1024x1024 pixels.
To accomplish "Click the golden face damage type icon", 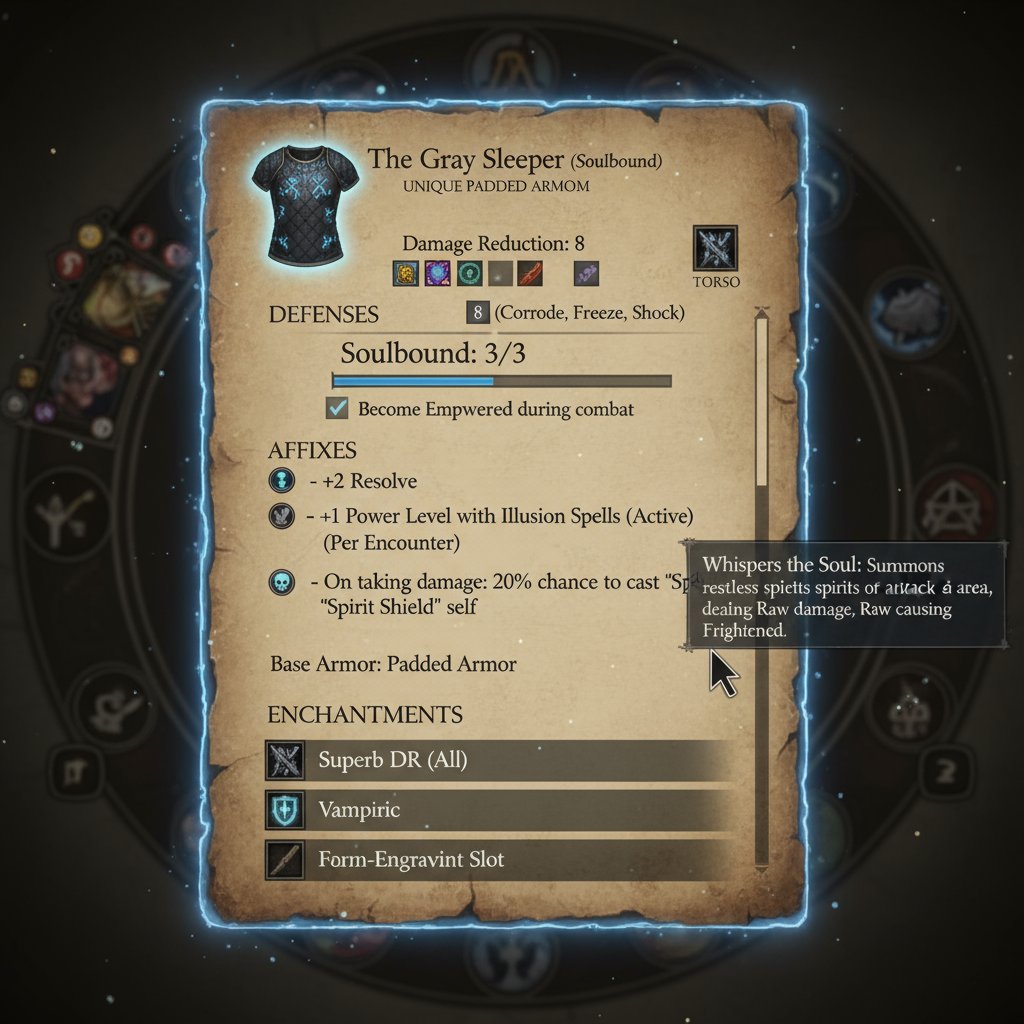I will click(405, 272).
